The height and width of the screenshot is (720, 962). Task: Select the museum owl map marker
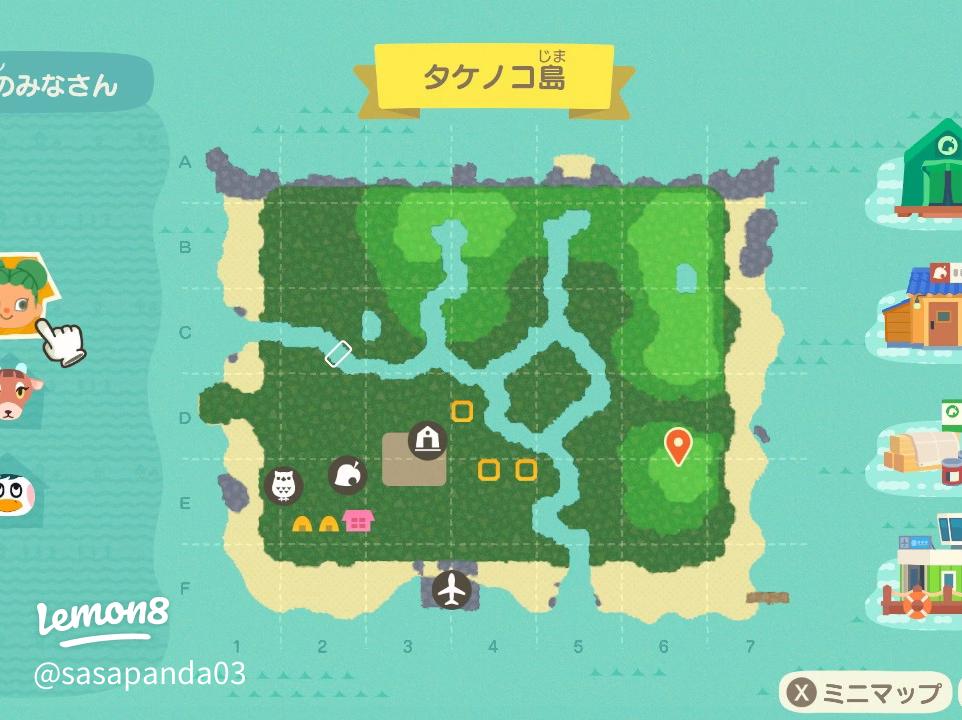click(283, 486)
